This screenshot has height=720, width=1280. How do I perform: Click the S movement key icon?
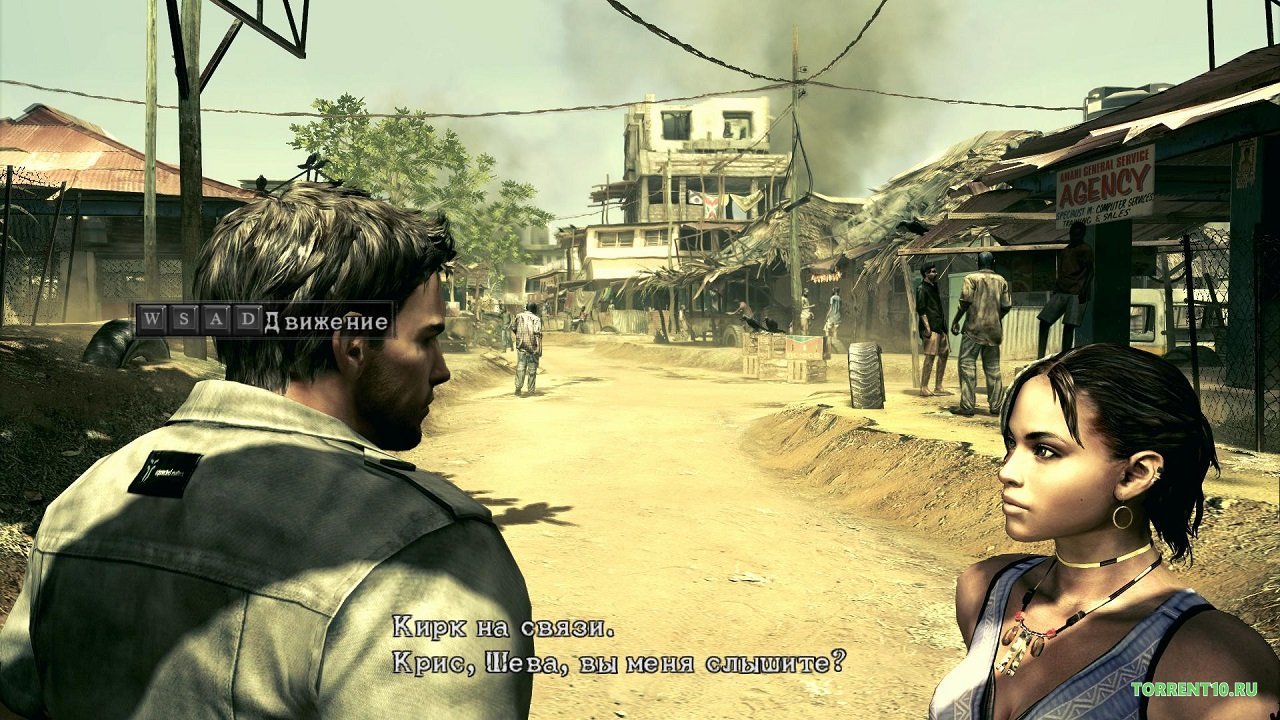coord(185,318)
